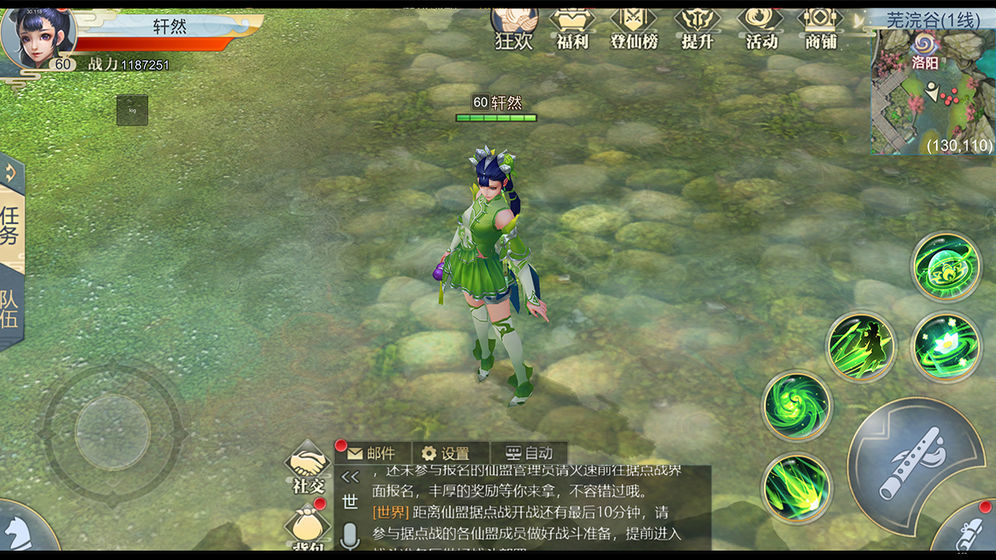
Task: Show the 登仙榜 ranking board
Action: coord(633,27)
